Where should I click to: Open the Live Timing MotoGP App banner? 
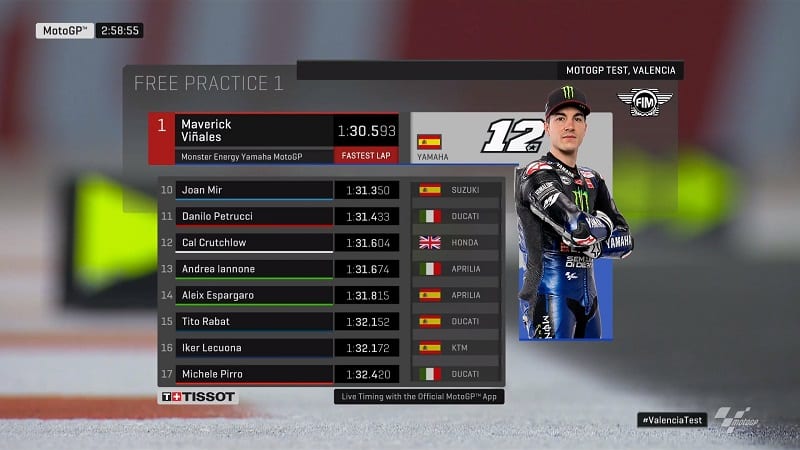[418, 397]
